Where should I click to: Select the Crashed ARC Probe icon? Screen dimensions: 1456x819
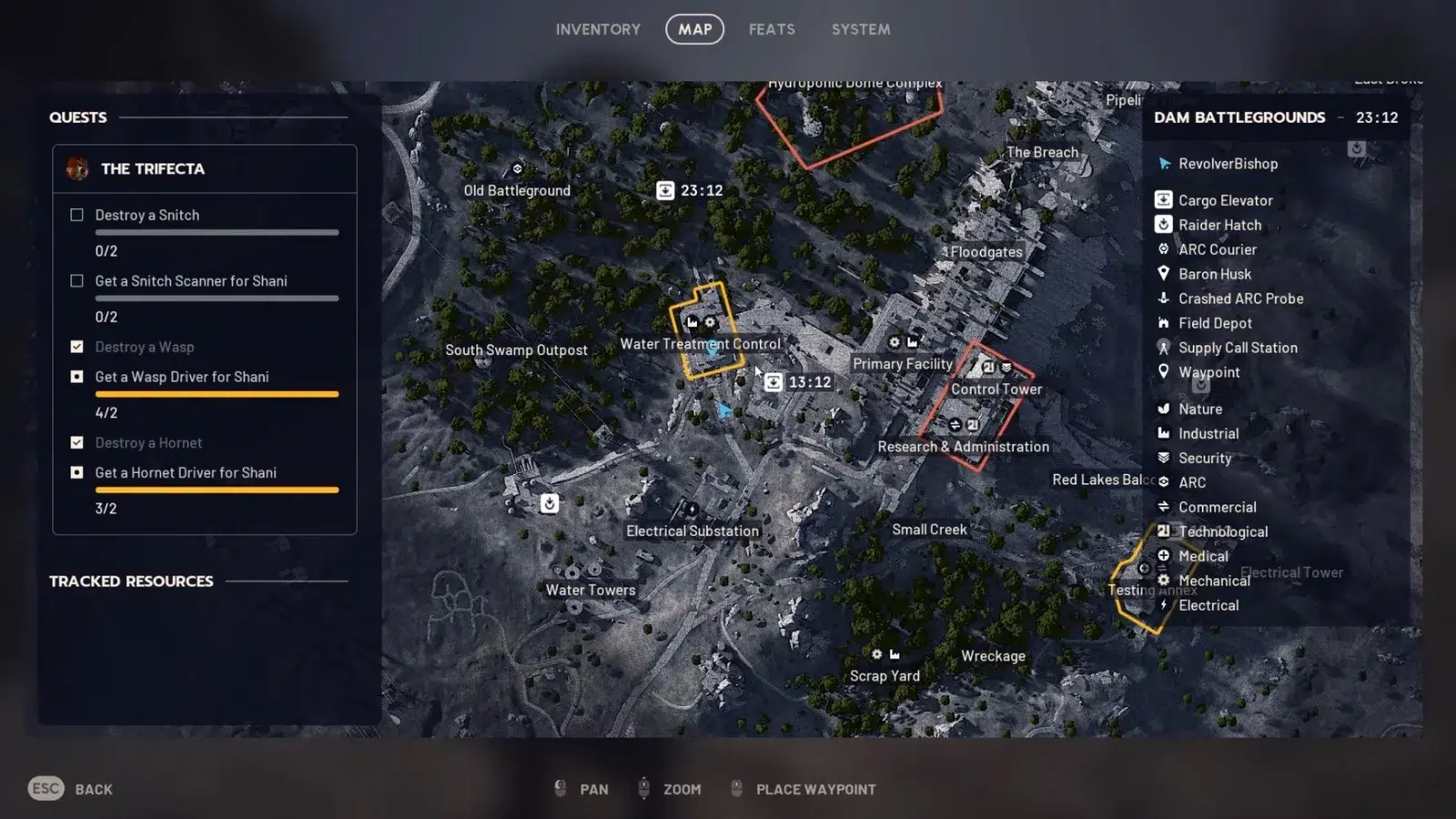1164,298
